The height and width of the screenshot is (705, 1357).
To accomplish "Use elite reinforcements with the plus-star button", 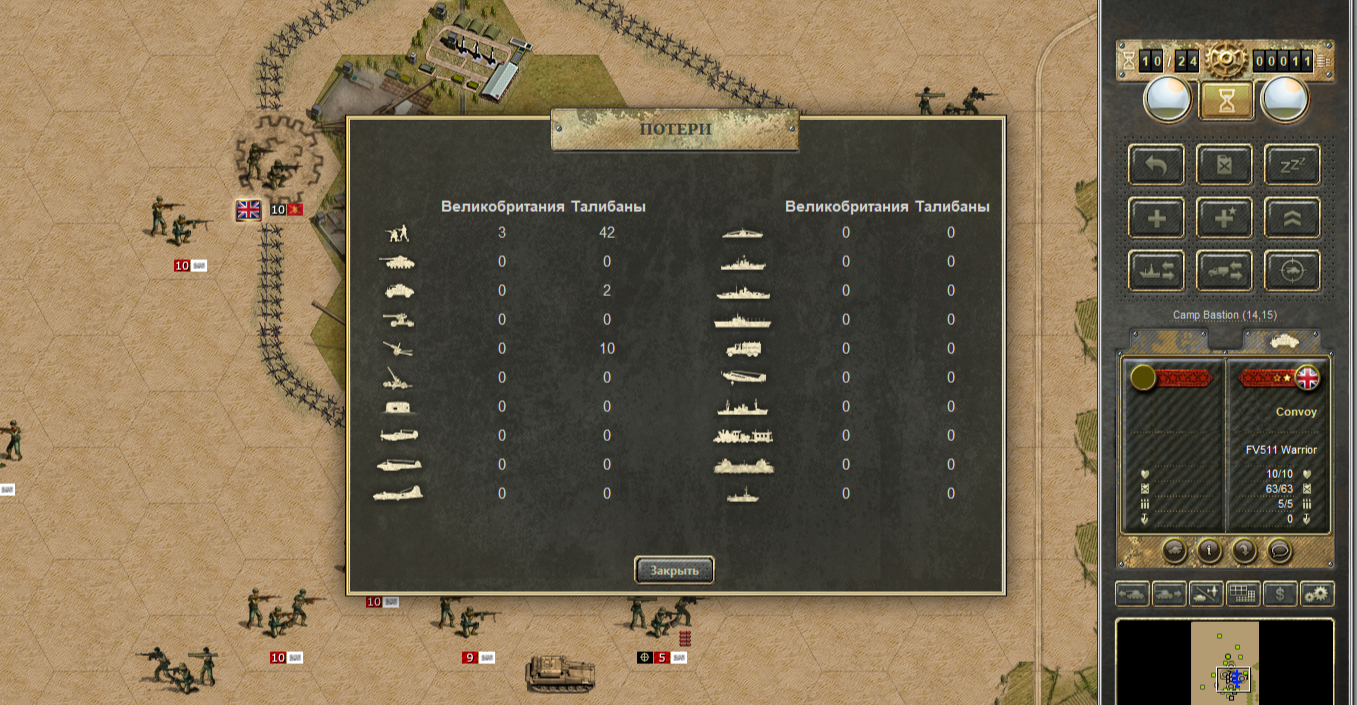I will click(1225, 218).
